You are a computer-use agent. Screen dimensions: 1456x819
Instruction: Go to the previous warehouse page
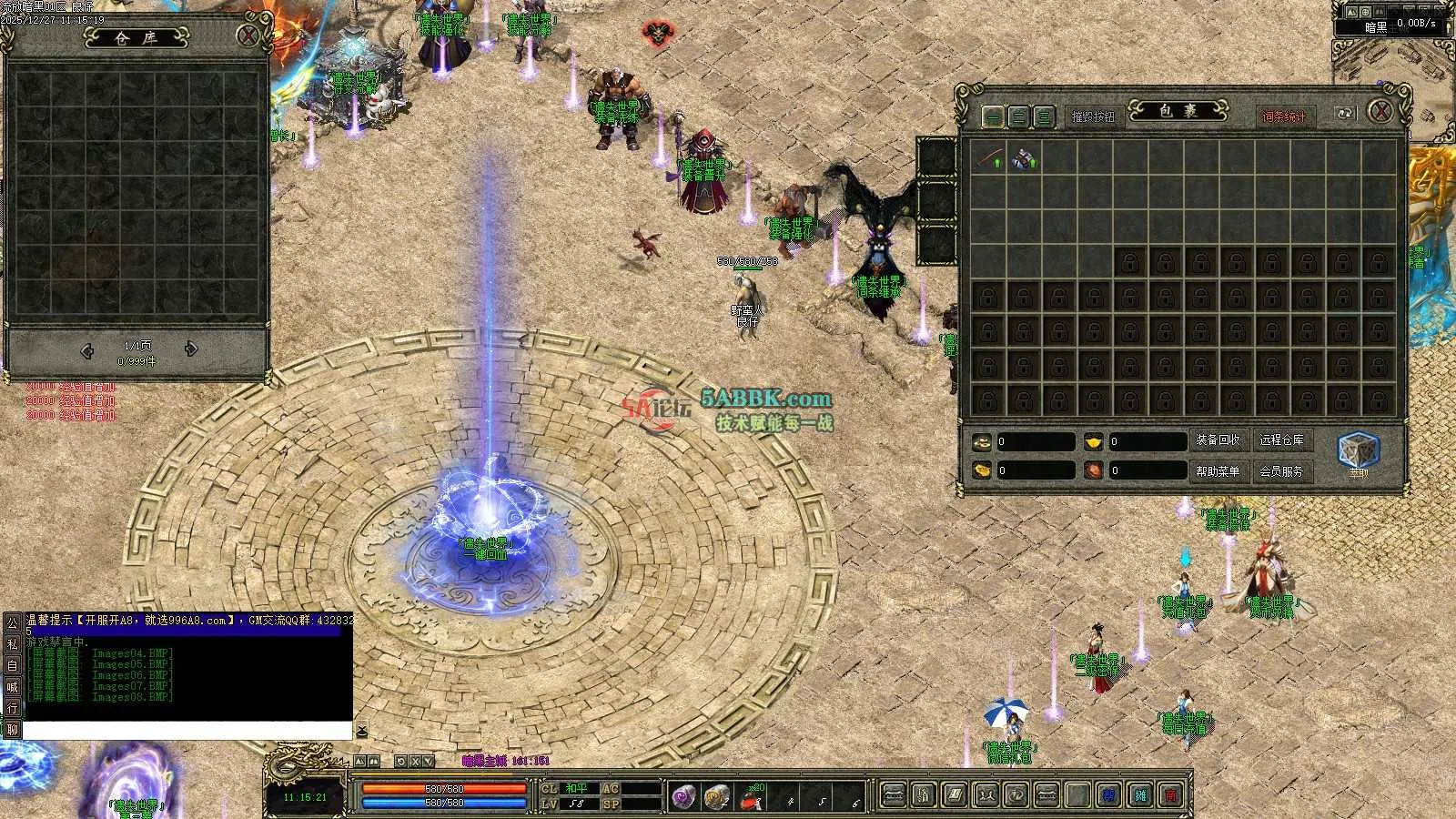pyautogui.click(x=87, y=349)
